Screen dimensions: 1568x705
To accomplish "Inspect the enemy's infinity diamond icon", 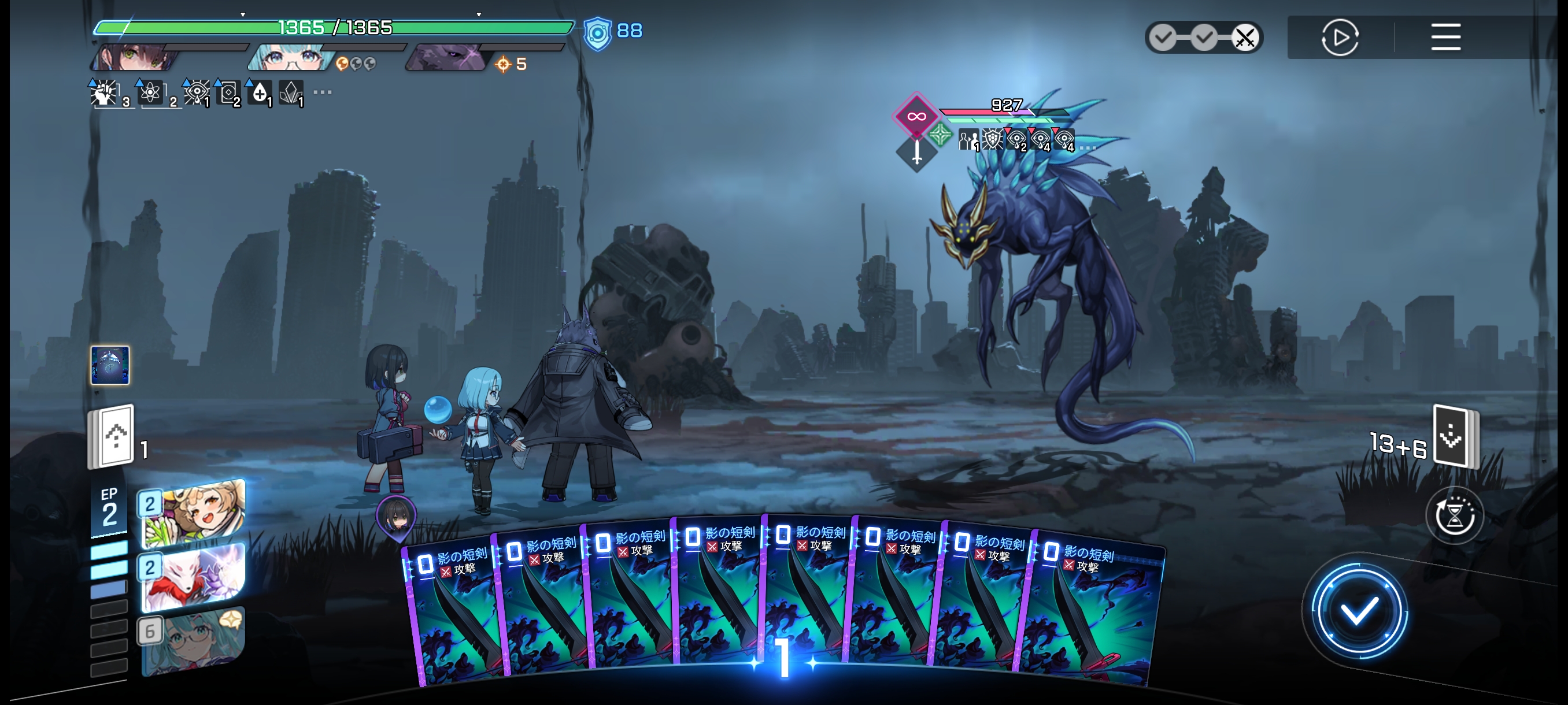I will point(915,116).
